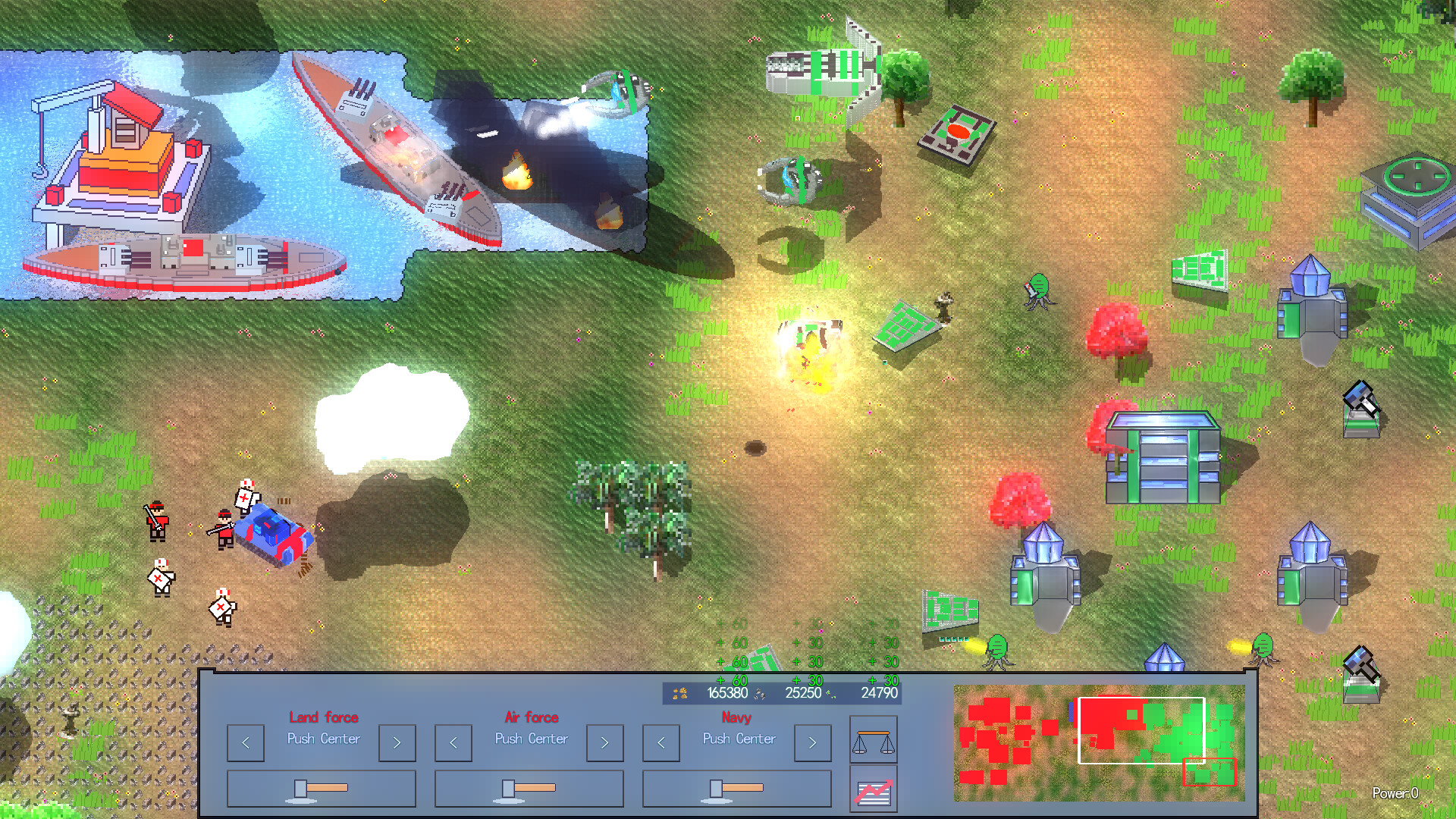Click the gold coins resource icon
The image size is (1456, 819).
point(679,692)
